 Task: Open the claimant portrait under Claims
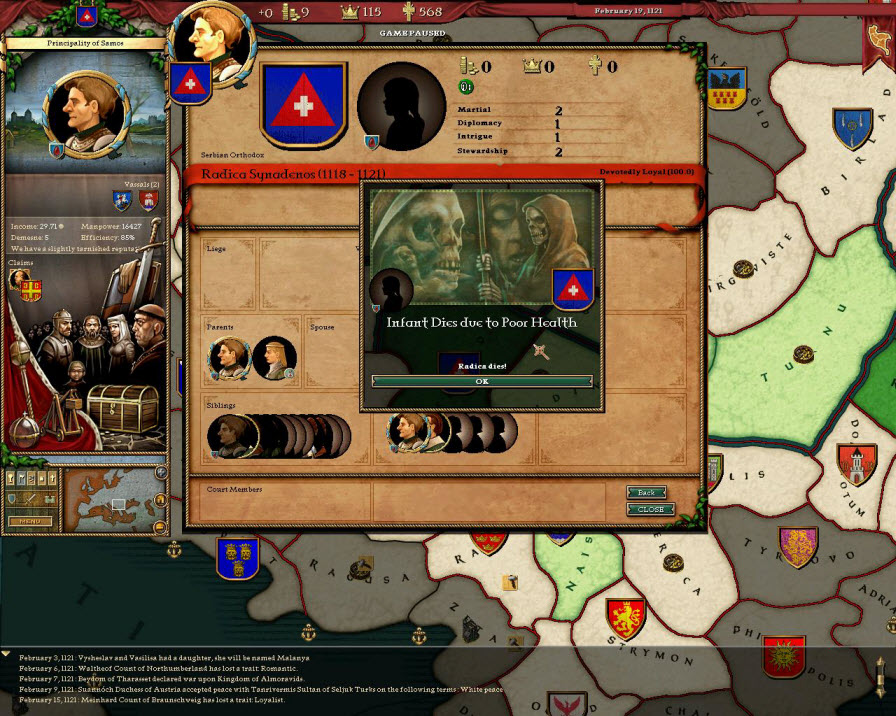pyautogui.click(x=19, y=279)
